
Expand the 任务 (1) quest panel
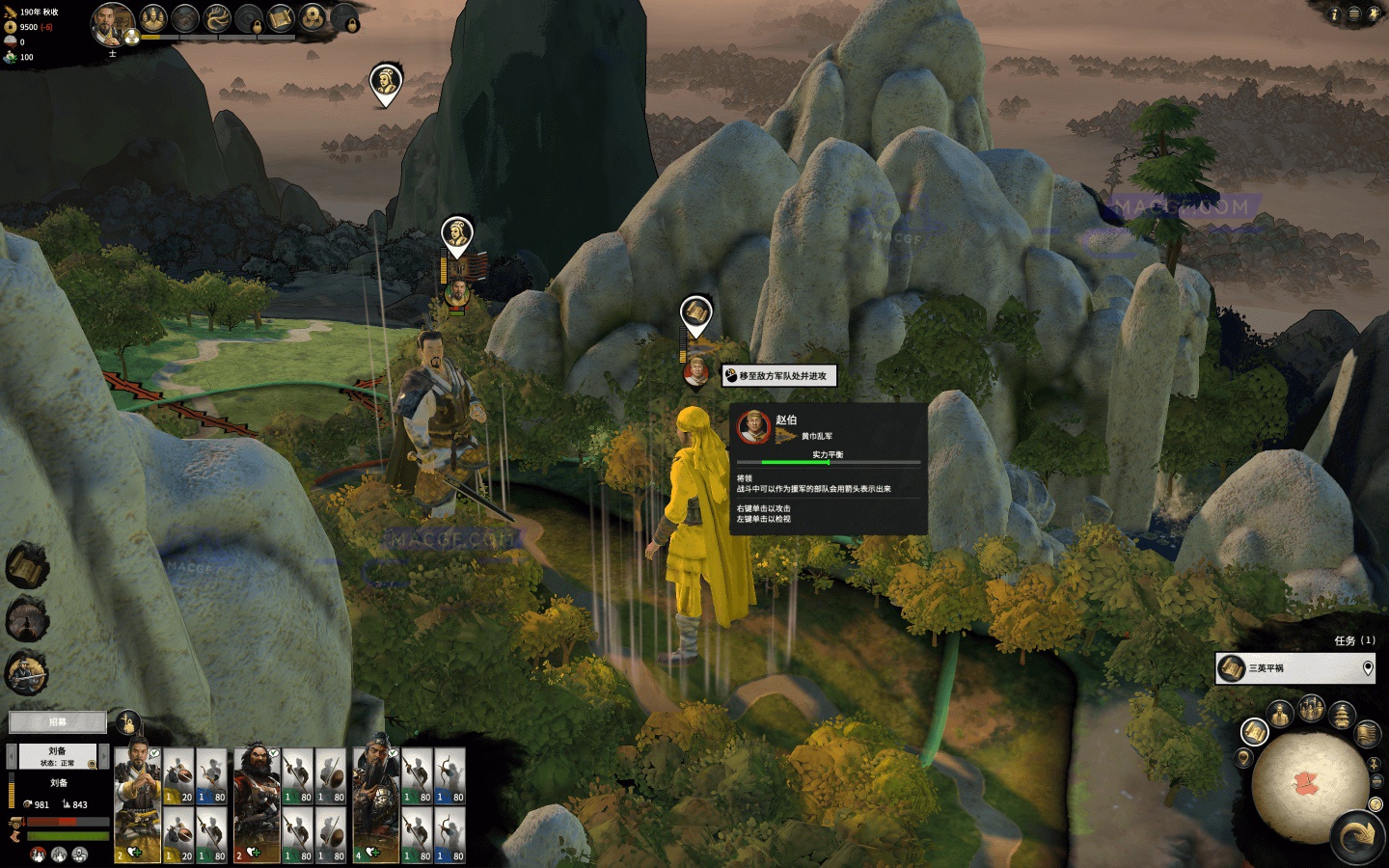click(x=1354, y=638)
